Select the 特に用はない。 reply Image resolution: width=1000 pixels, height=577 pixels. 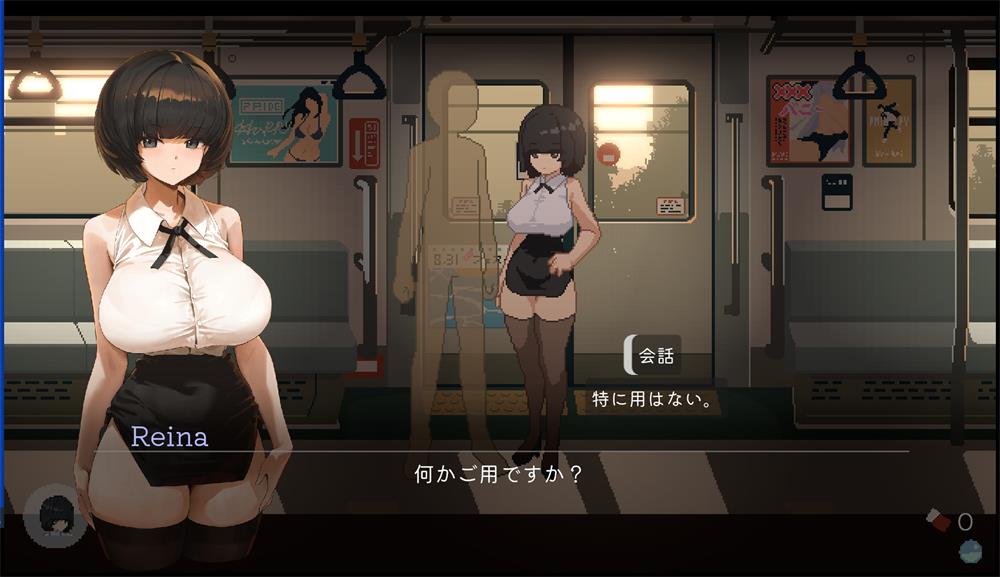click(650, 401)
